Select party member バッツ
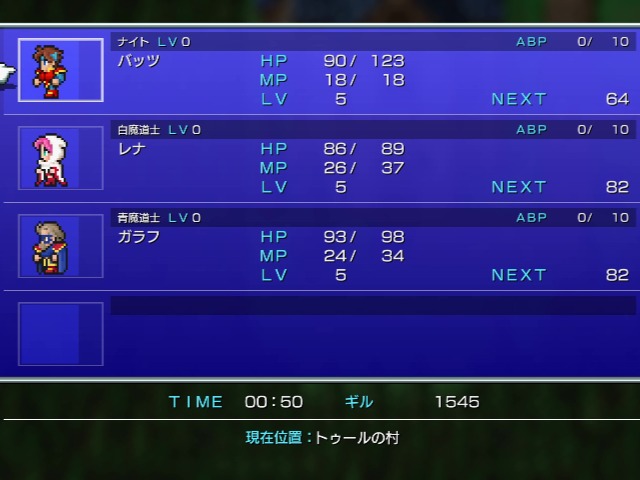Screen dimensions: 640x480 (139, 61)
